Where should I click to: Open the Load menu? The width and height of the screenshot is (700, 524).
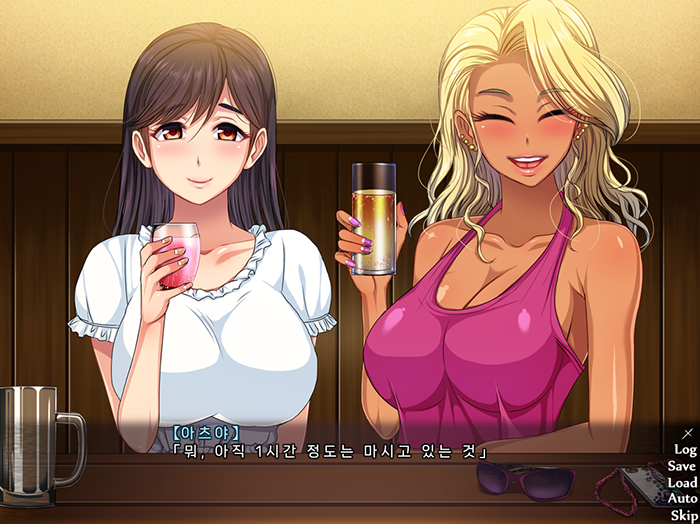[682, 482]
